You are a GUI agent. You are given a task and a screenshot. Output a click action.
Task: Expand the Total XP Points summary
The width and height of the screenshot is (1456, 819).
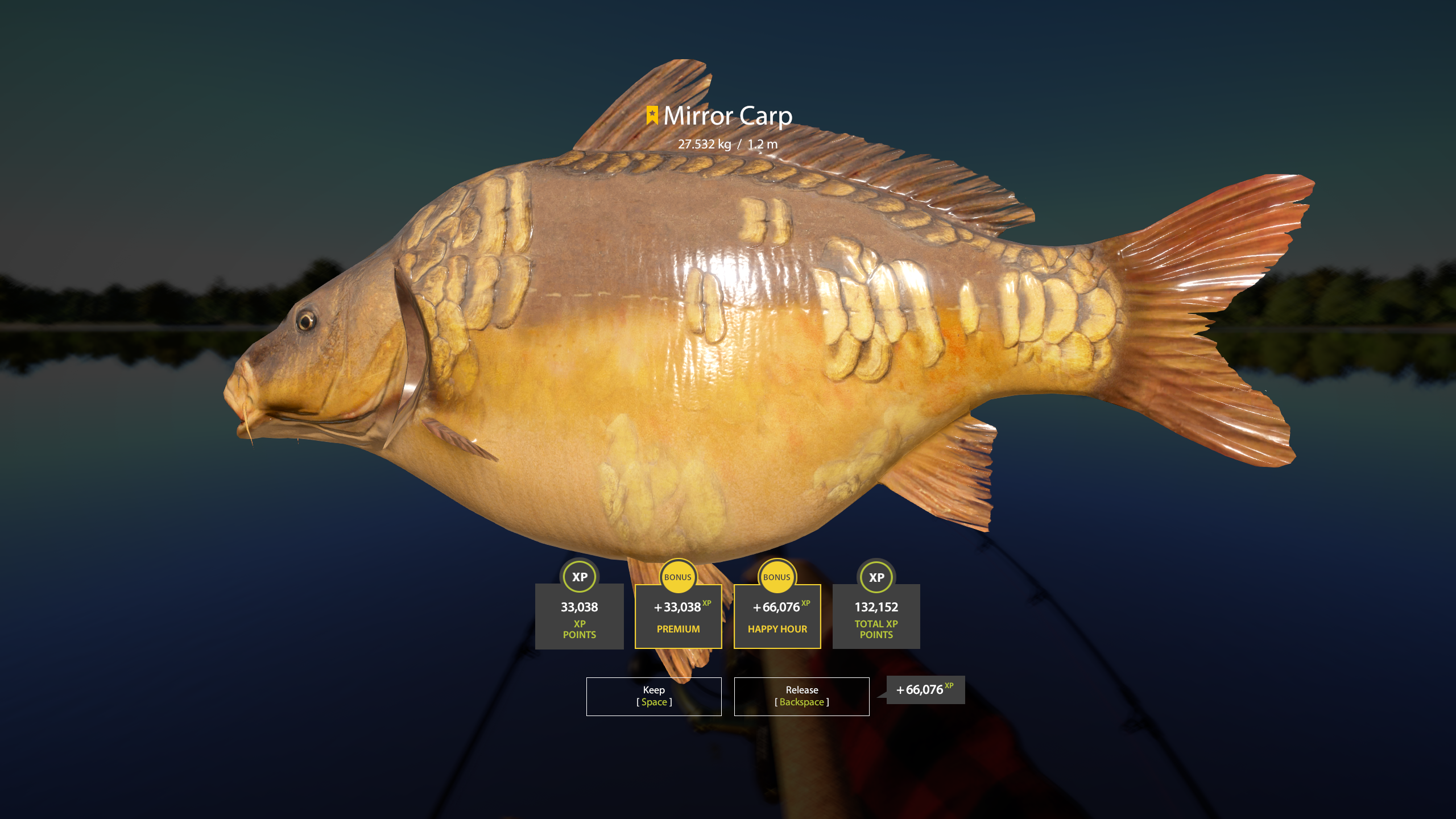click(x=876, y=617)
